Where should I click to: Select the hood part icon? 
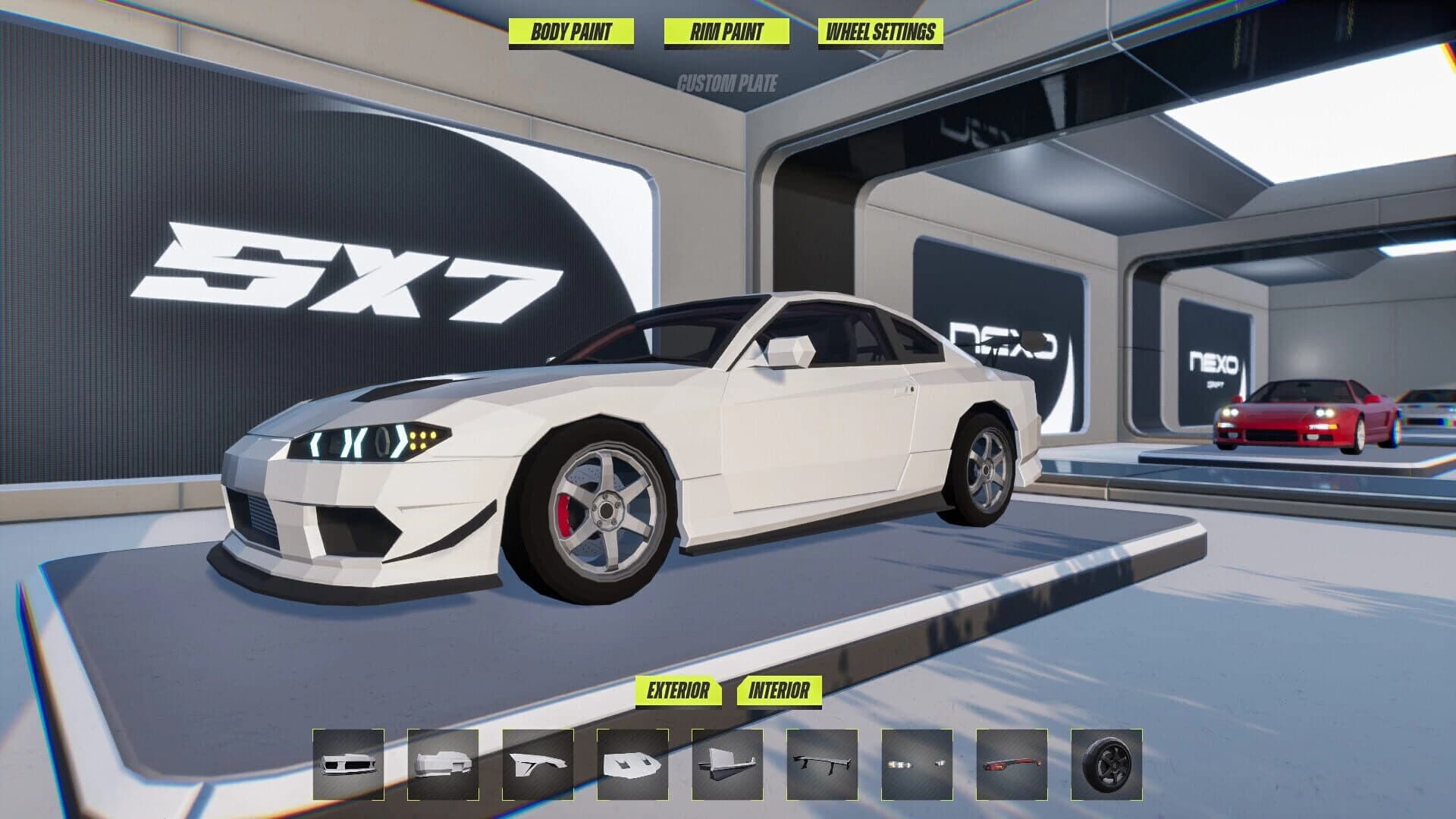(633, 768)
